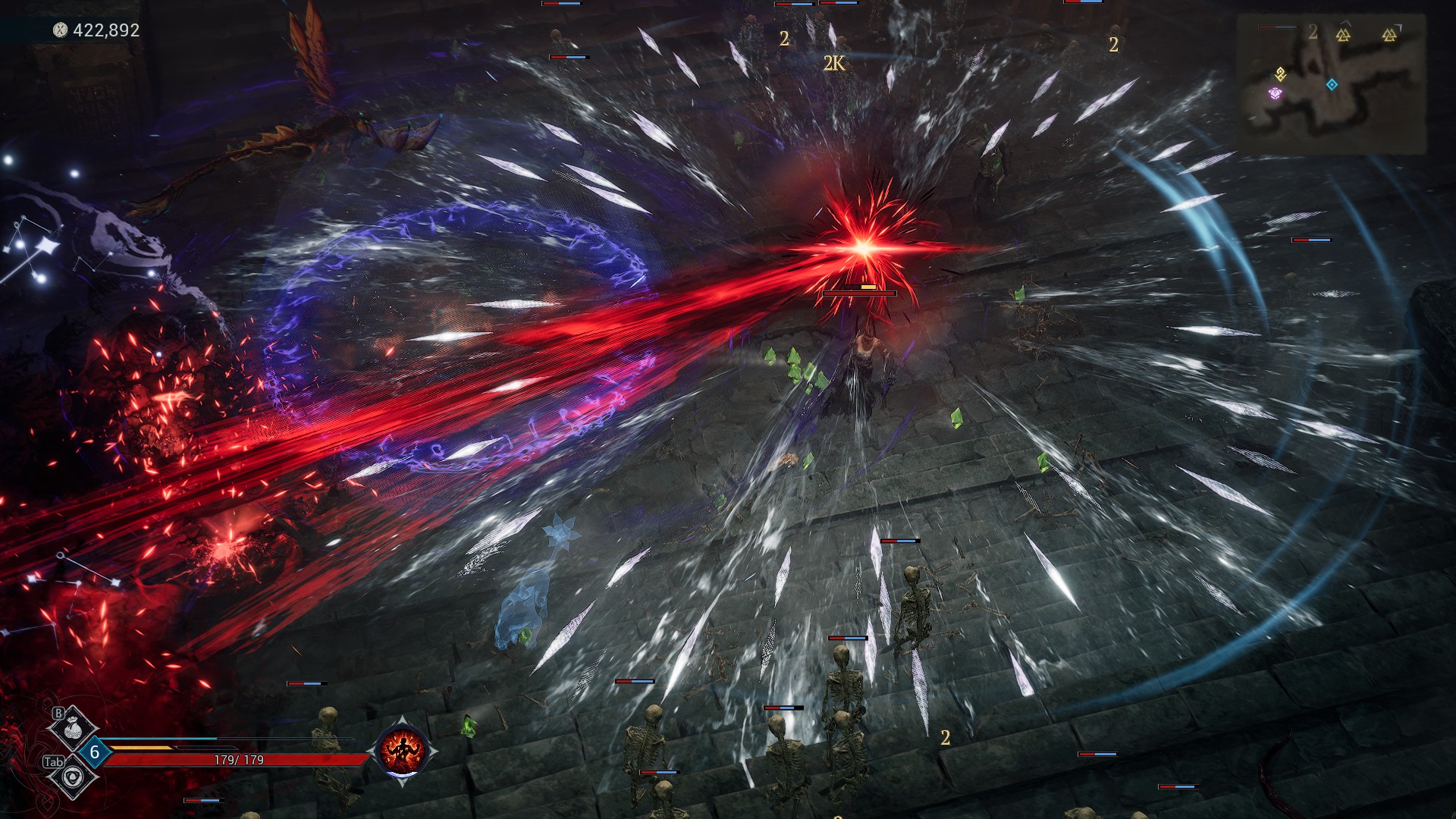Click the B key prompt label
The height and width of the screenshot is (819, 1456).
58,712
